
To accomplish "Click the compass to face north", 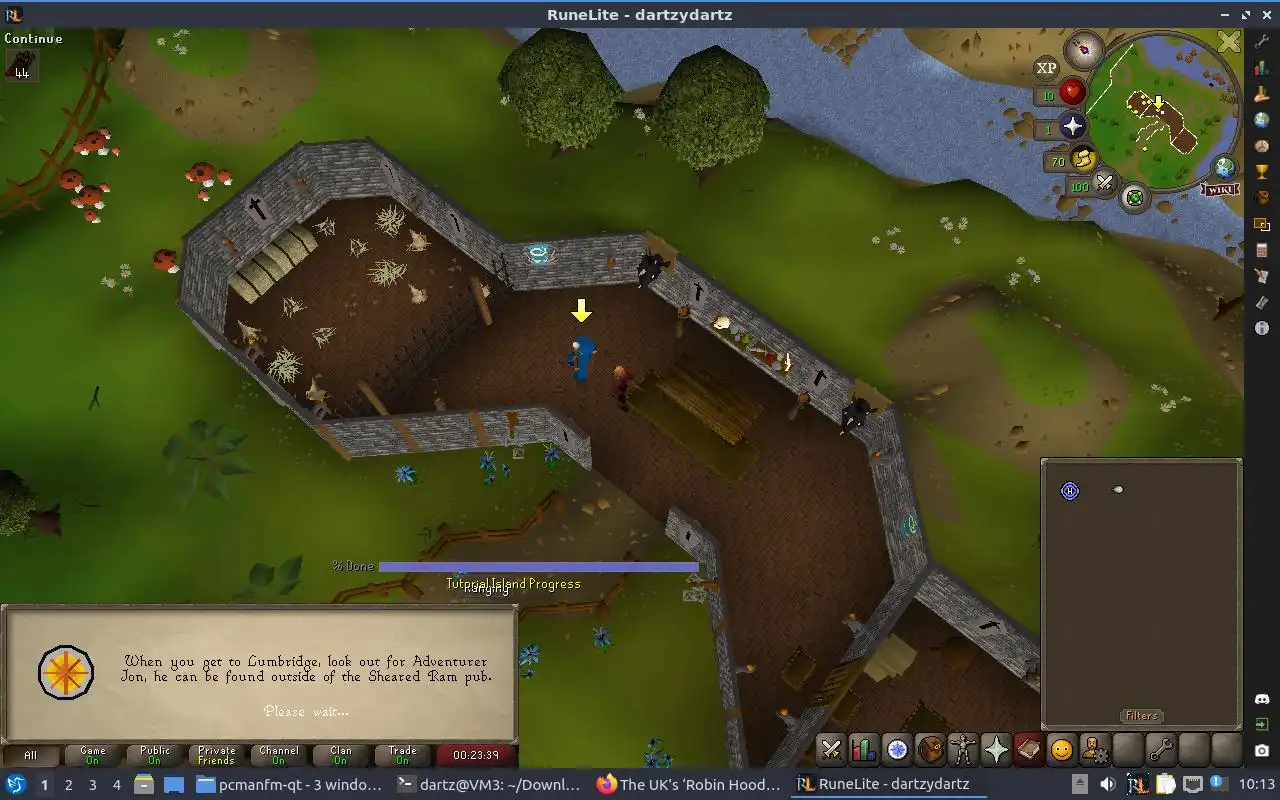I will [1083, 48].
